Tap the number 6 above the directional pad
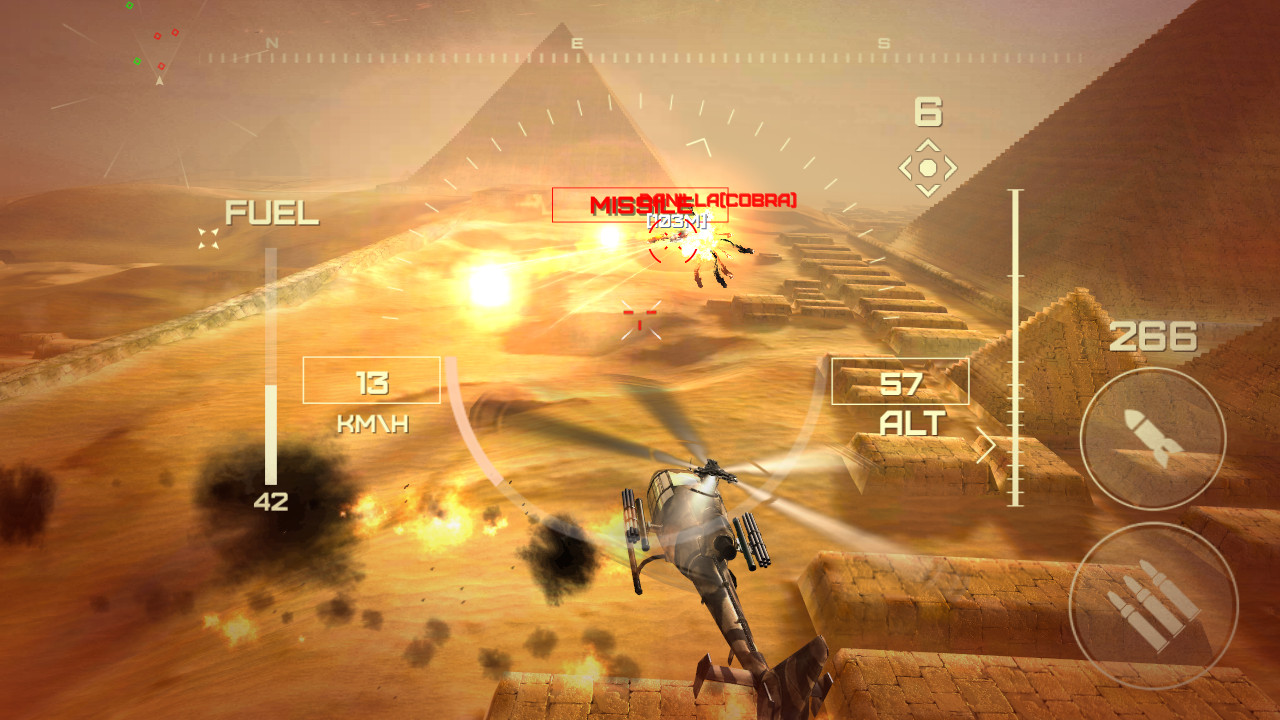Screen dimensions: 1280x720 click(x=928, y=110)
